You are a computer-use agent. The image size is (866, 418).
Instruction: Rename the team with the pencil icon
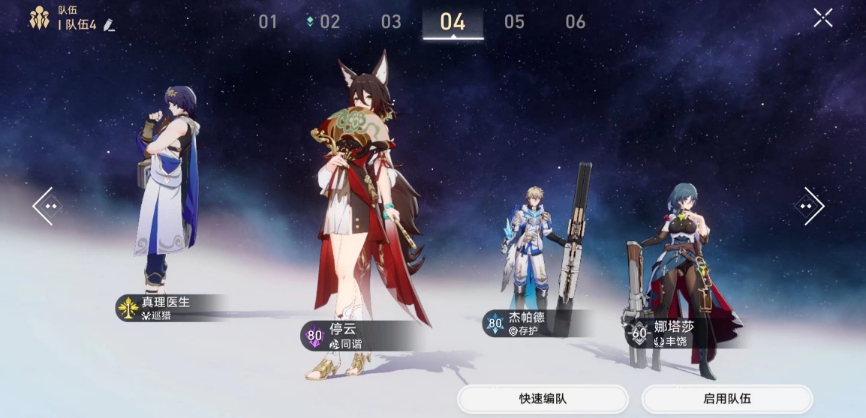[x=109, y=24]
